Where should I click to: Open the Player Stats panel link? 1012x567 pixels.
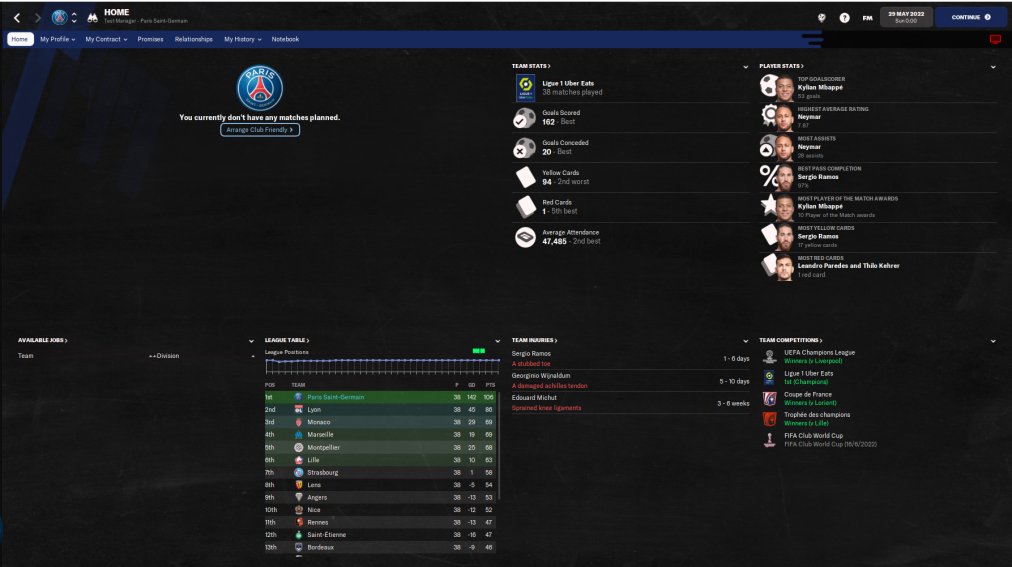[780, 66]
